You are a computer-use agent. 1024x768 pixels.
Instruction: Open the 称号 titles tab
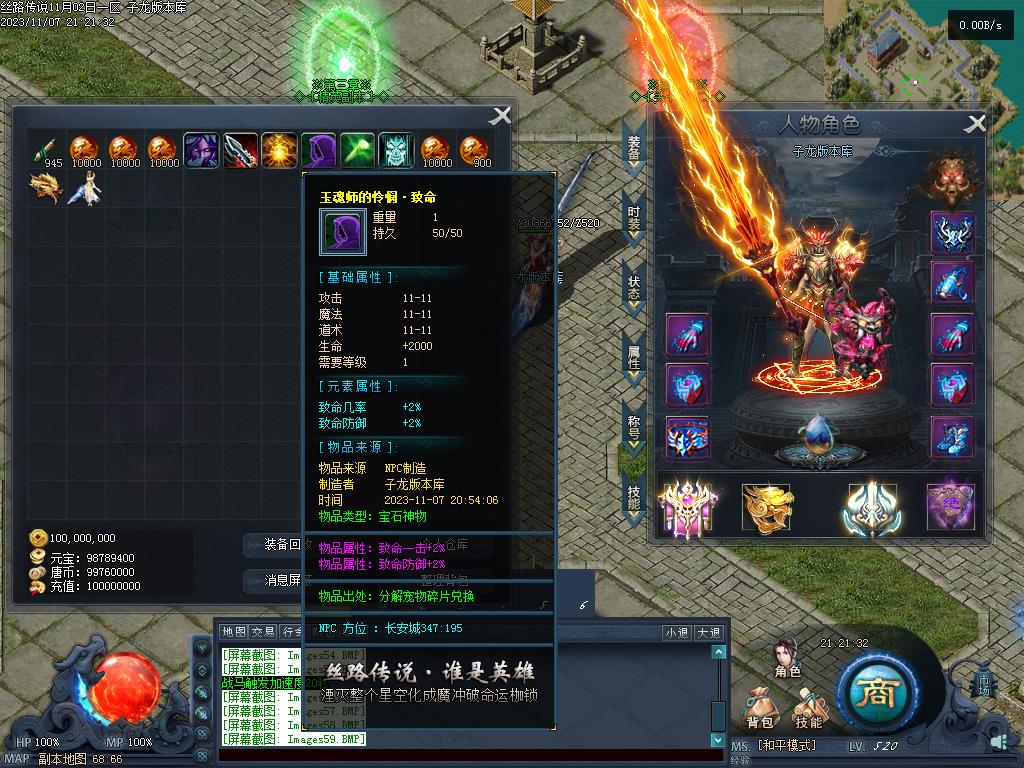(x=634, y=428)
